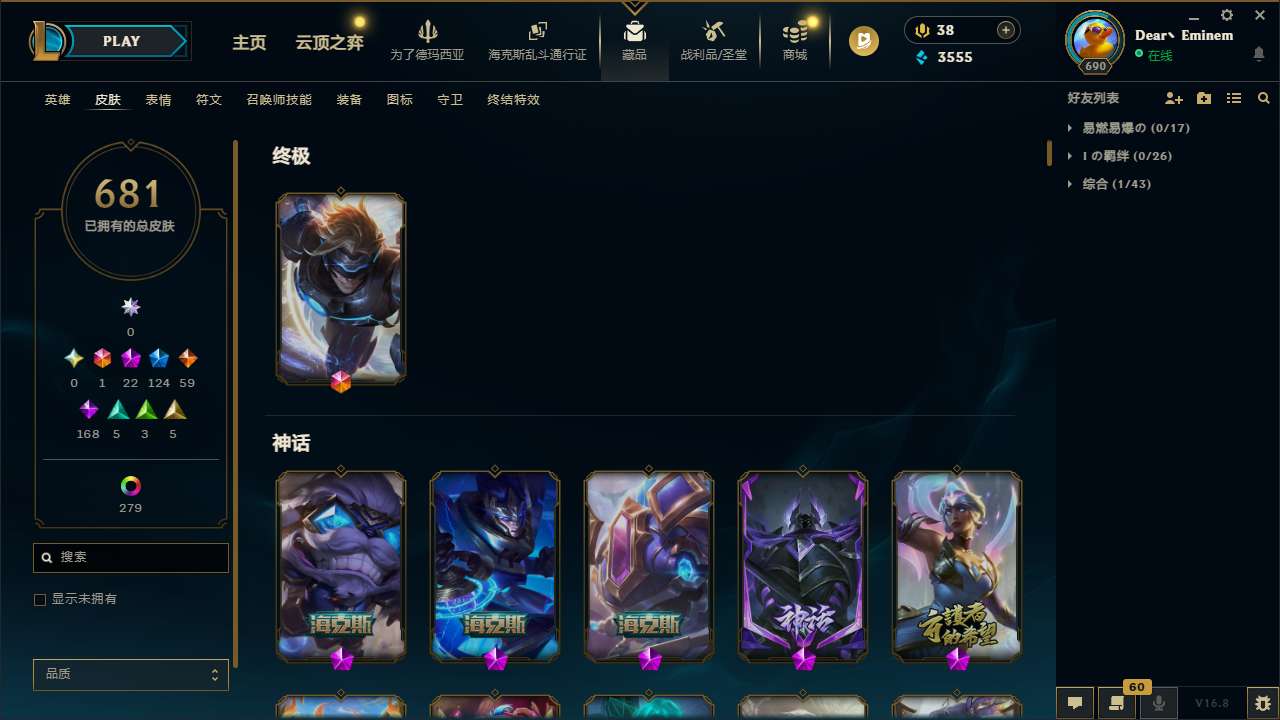This screenshot has width=1280, height=720.
Task: Open the friend list search icon
Action: pyautogui.click(x=1264, y=98)
